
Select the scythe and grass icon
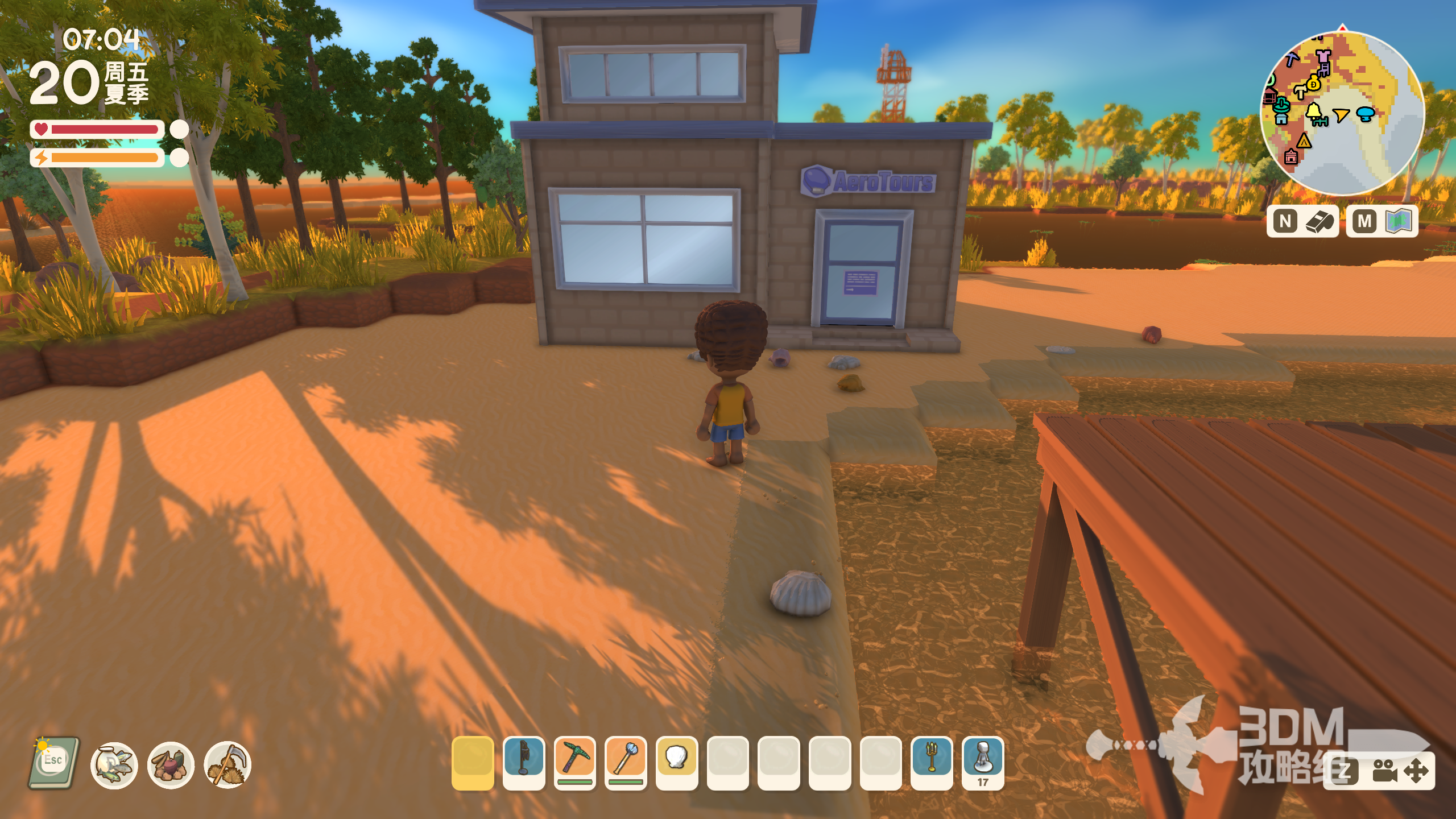[x=227, y=765]
